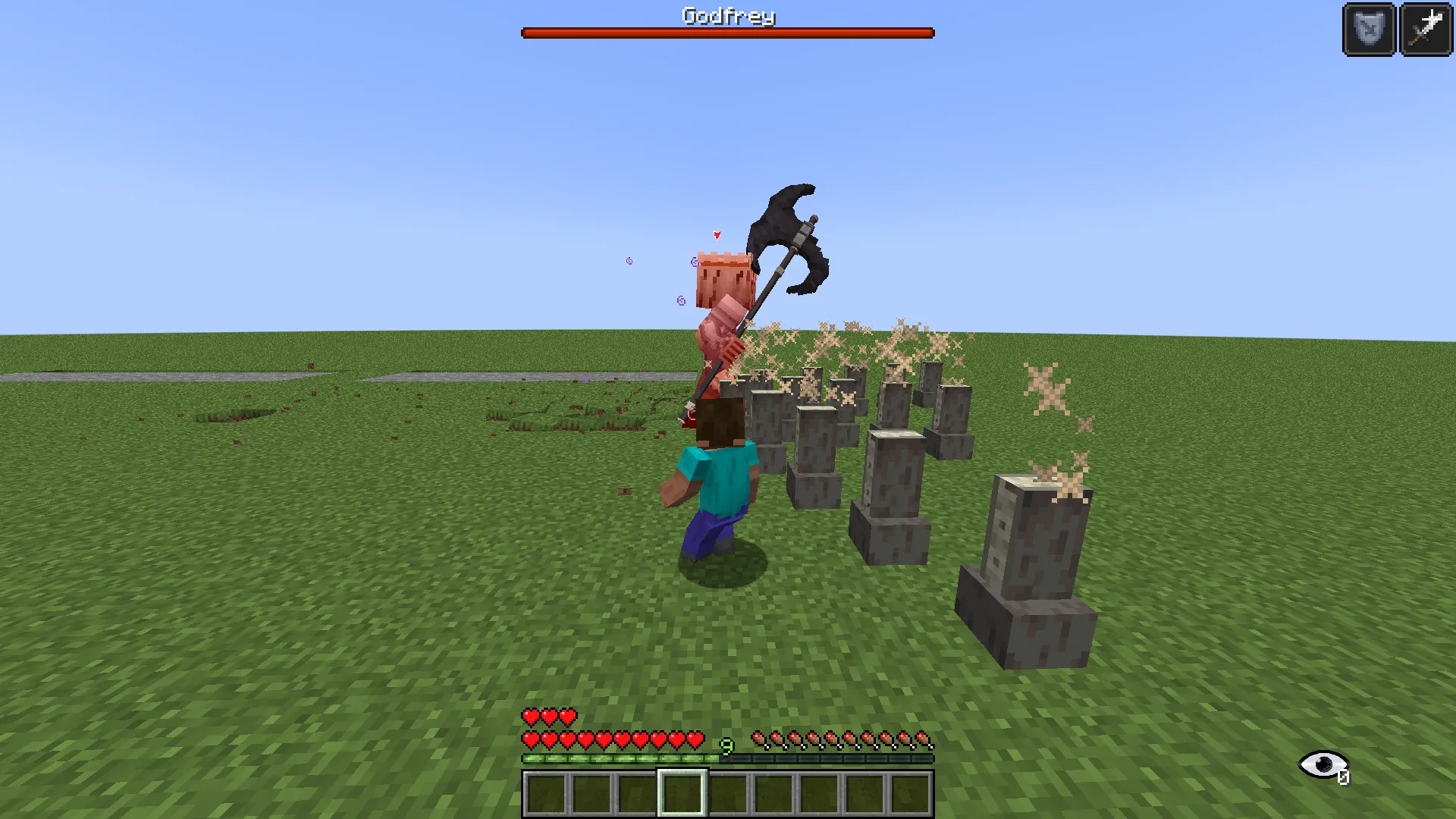This screenshot has width=1456, height=819.
Task: Click the shield trinket icon top right
Action: click(x=1370, y=30)
